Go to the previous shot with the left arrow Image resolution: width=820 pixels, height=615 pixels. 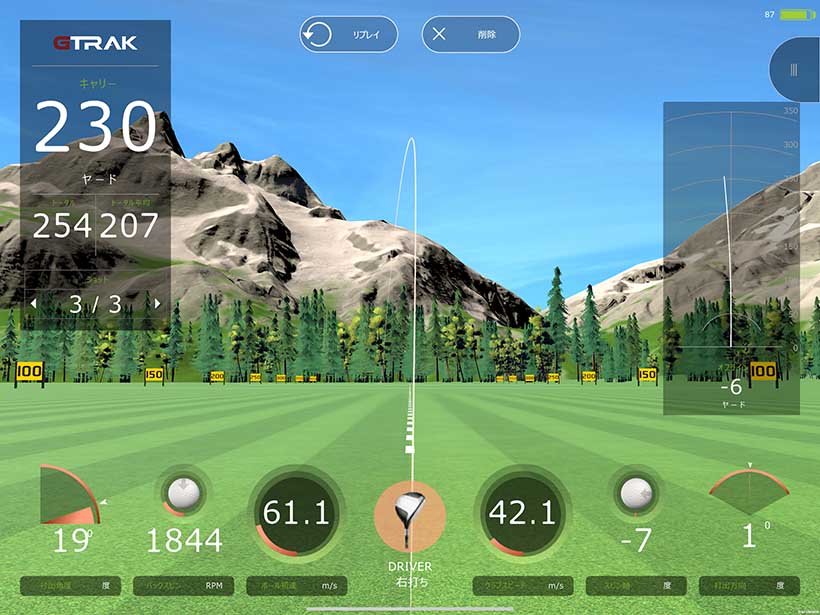[32, 303]
